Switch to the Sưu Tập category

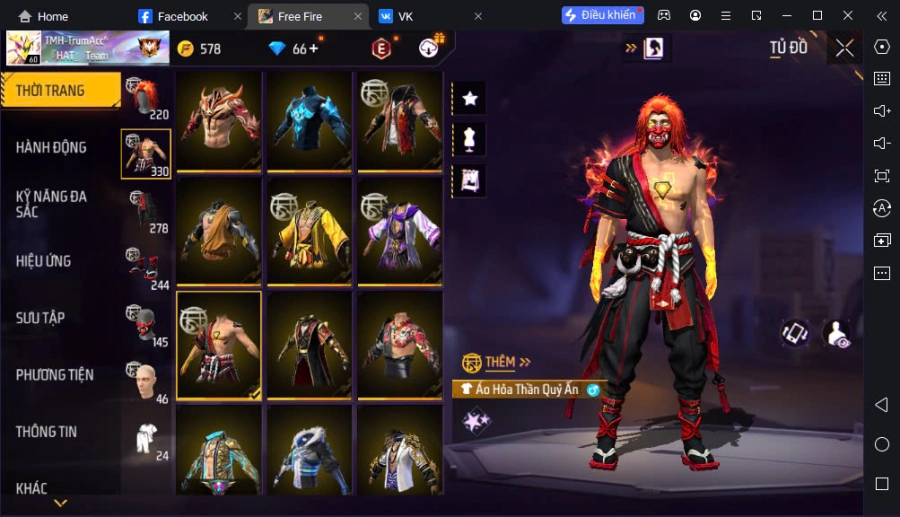41,318
